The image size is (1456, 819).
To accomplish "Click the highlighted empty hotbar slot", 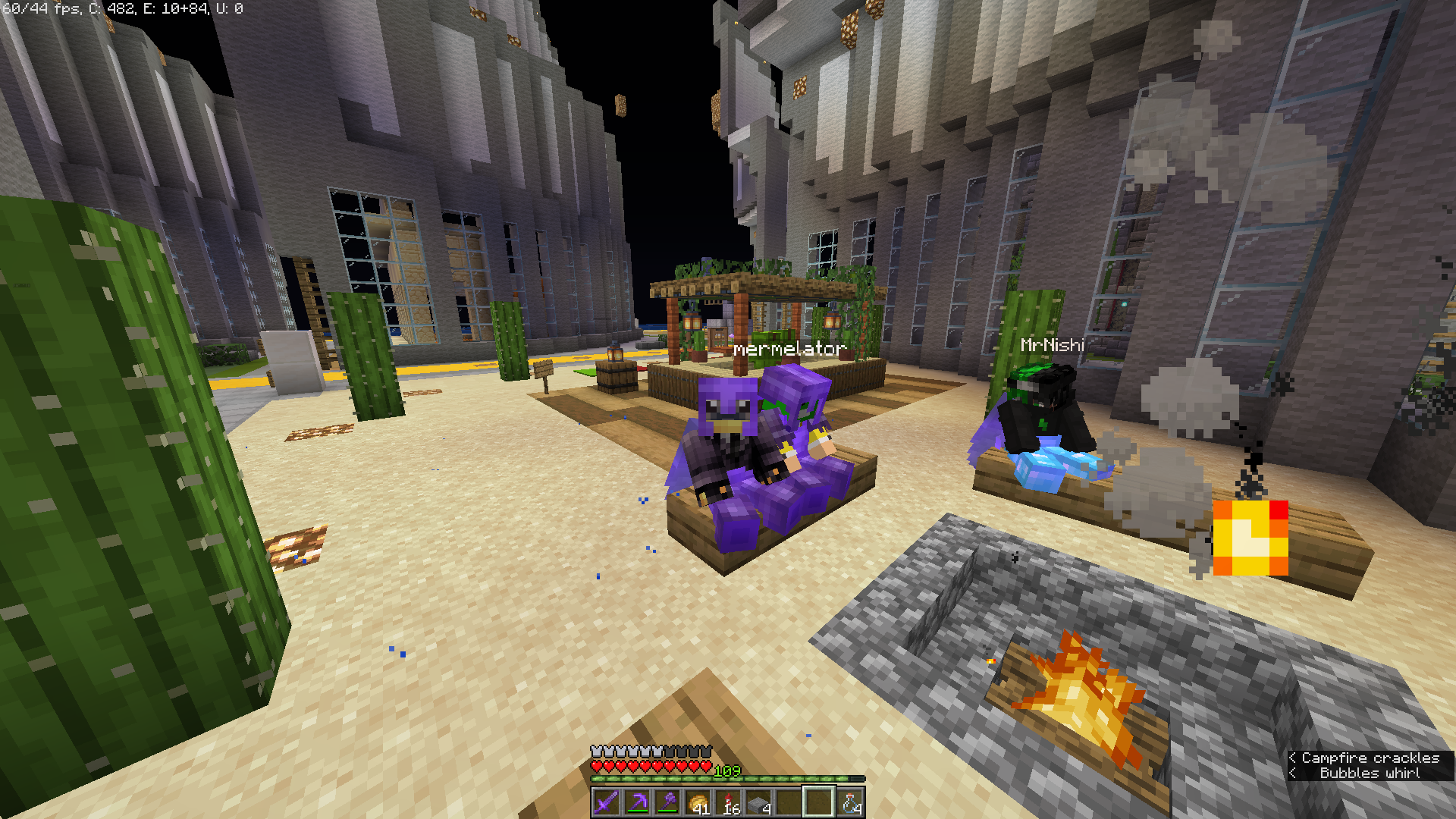I will point(818,802).
